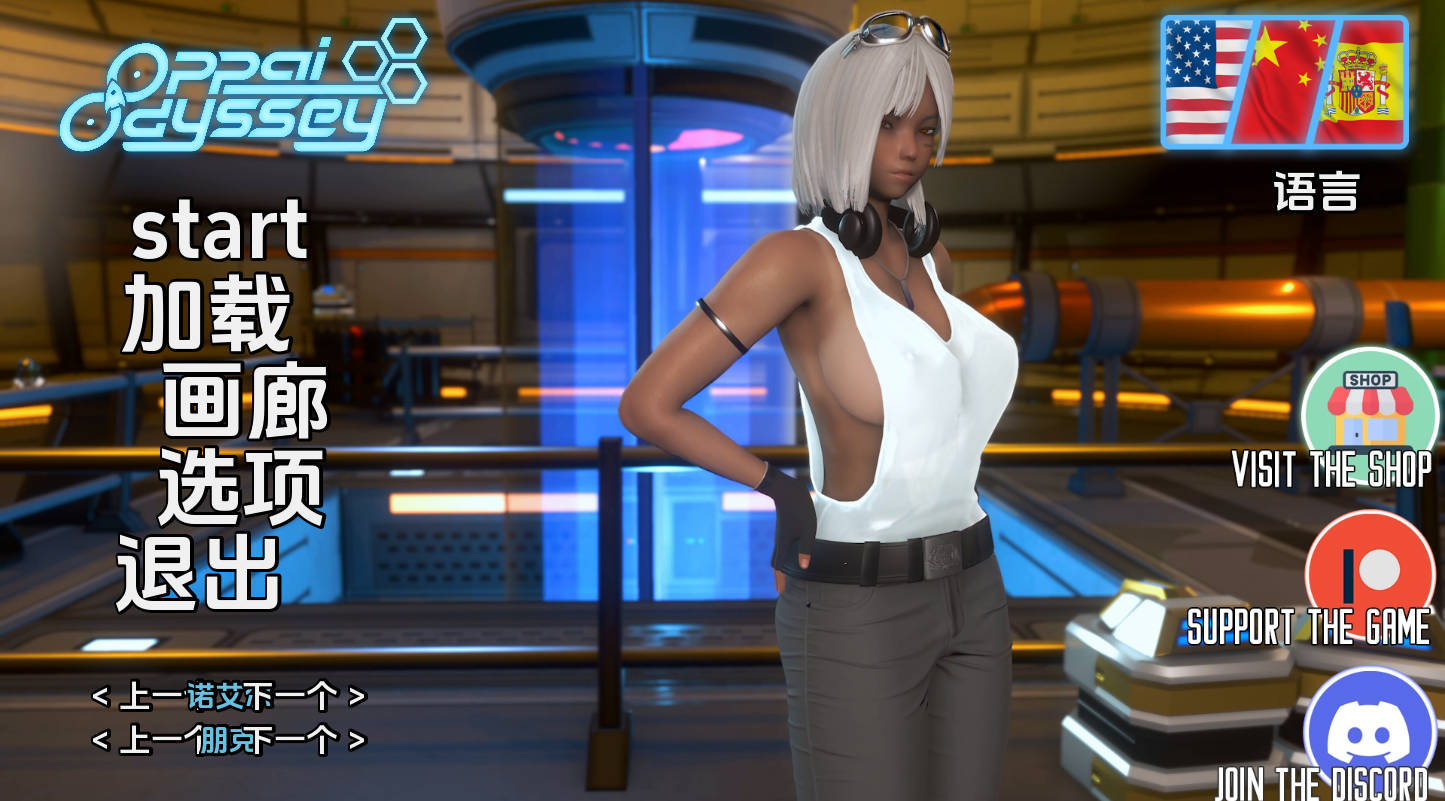Open the 加载 load game menu

point(207,312)
